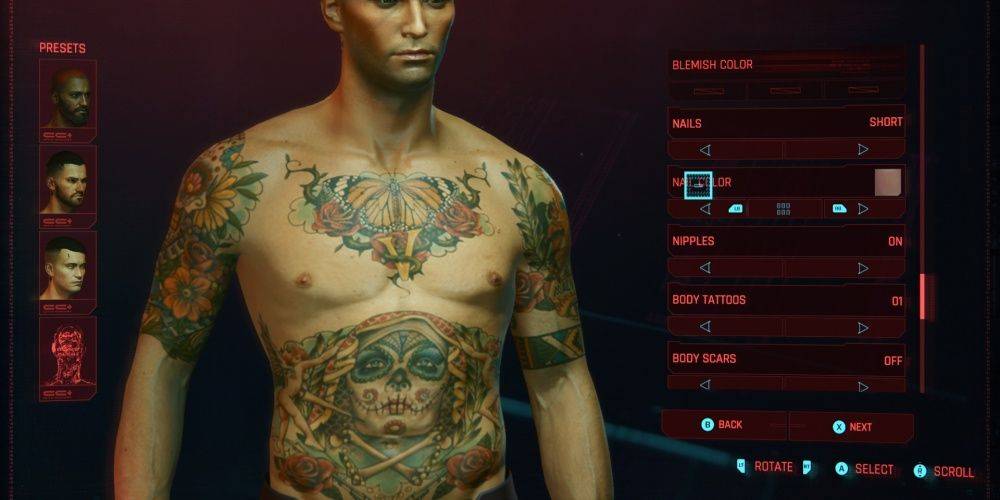Open the nail color swatch grid
The height and width of the screenshot is (500, 1000).
pyautogui.click(x=783, y=209)
